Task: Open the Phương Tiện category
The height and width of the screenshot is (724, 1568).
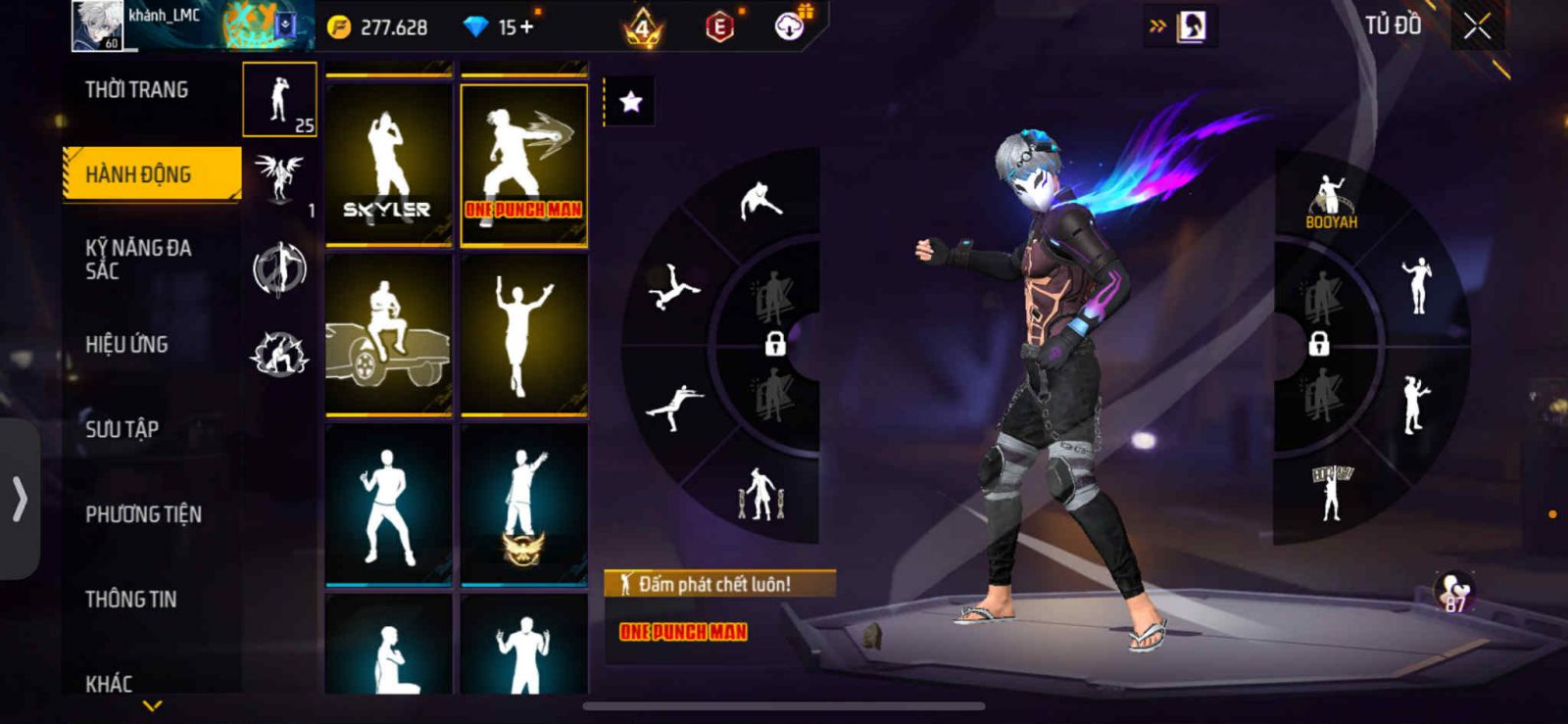Action: 143,513
